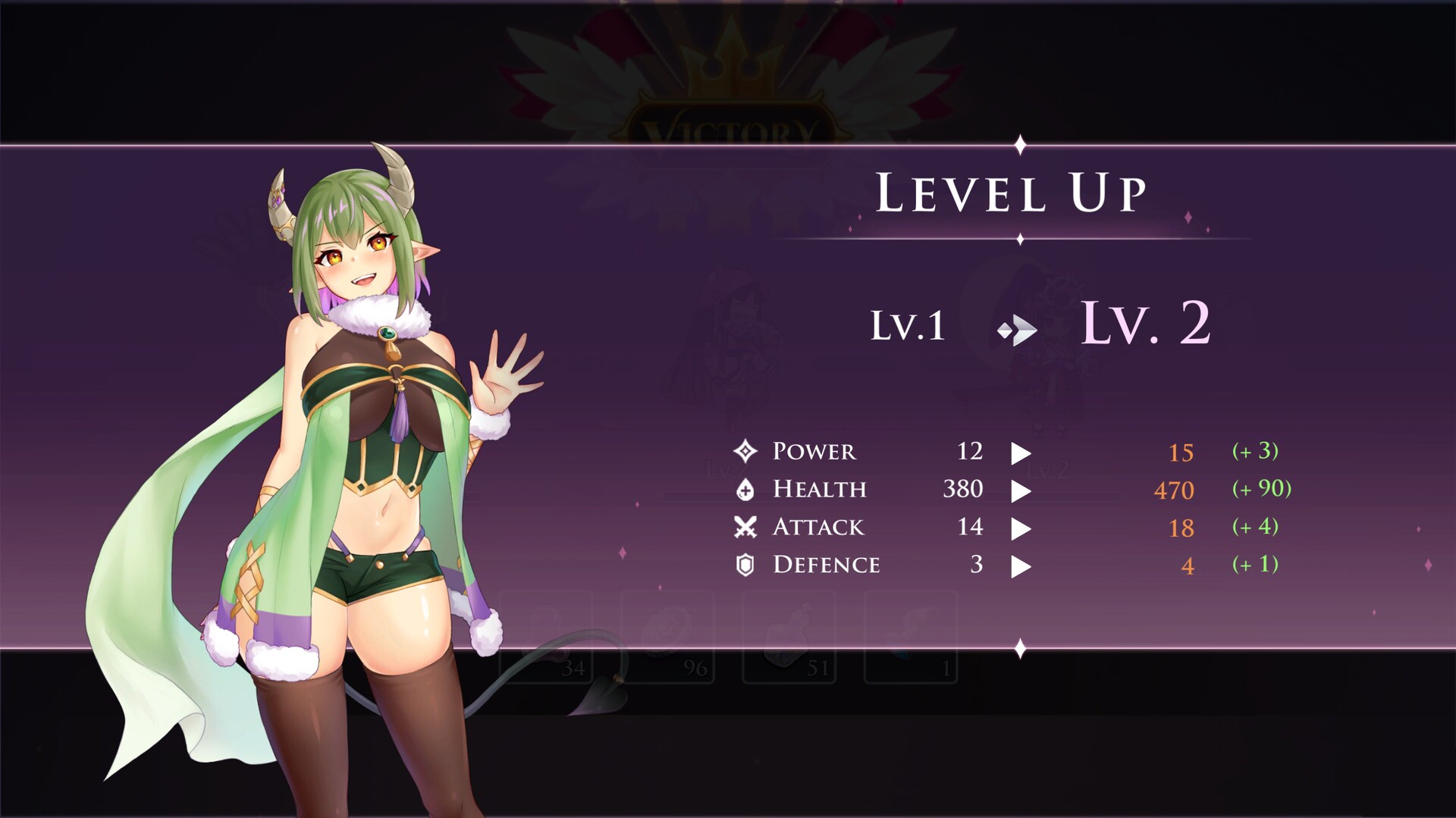Select the potion reward slot showing 51

coord(789,637)
